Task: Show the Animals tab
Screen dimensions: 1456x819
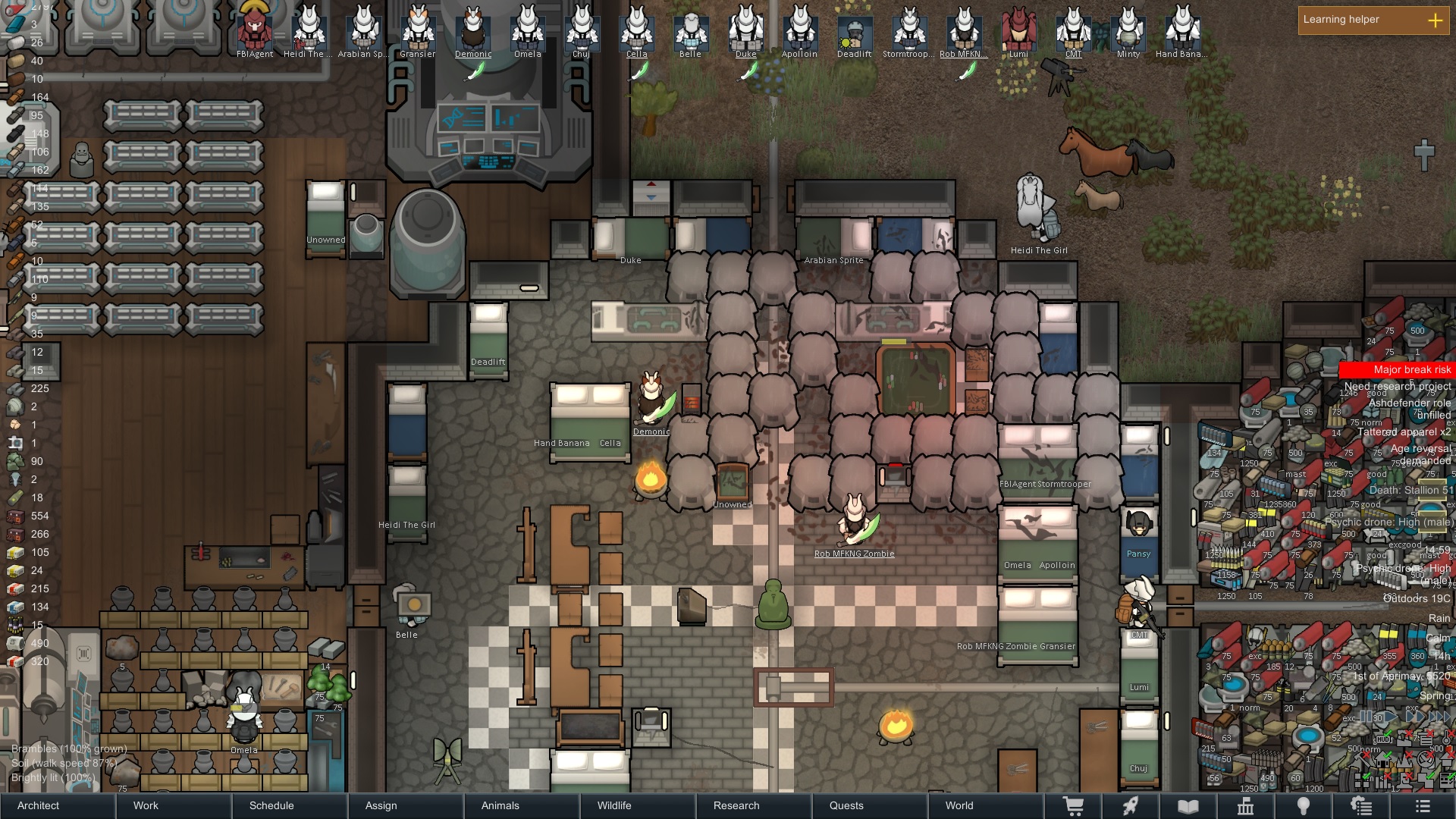Action: 500,805
